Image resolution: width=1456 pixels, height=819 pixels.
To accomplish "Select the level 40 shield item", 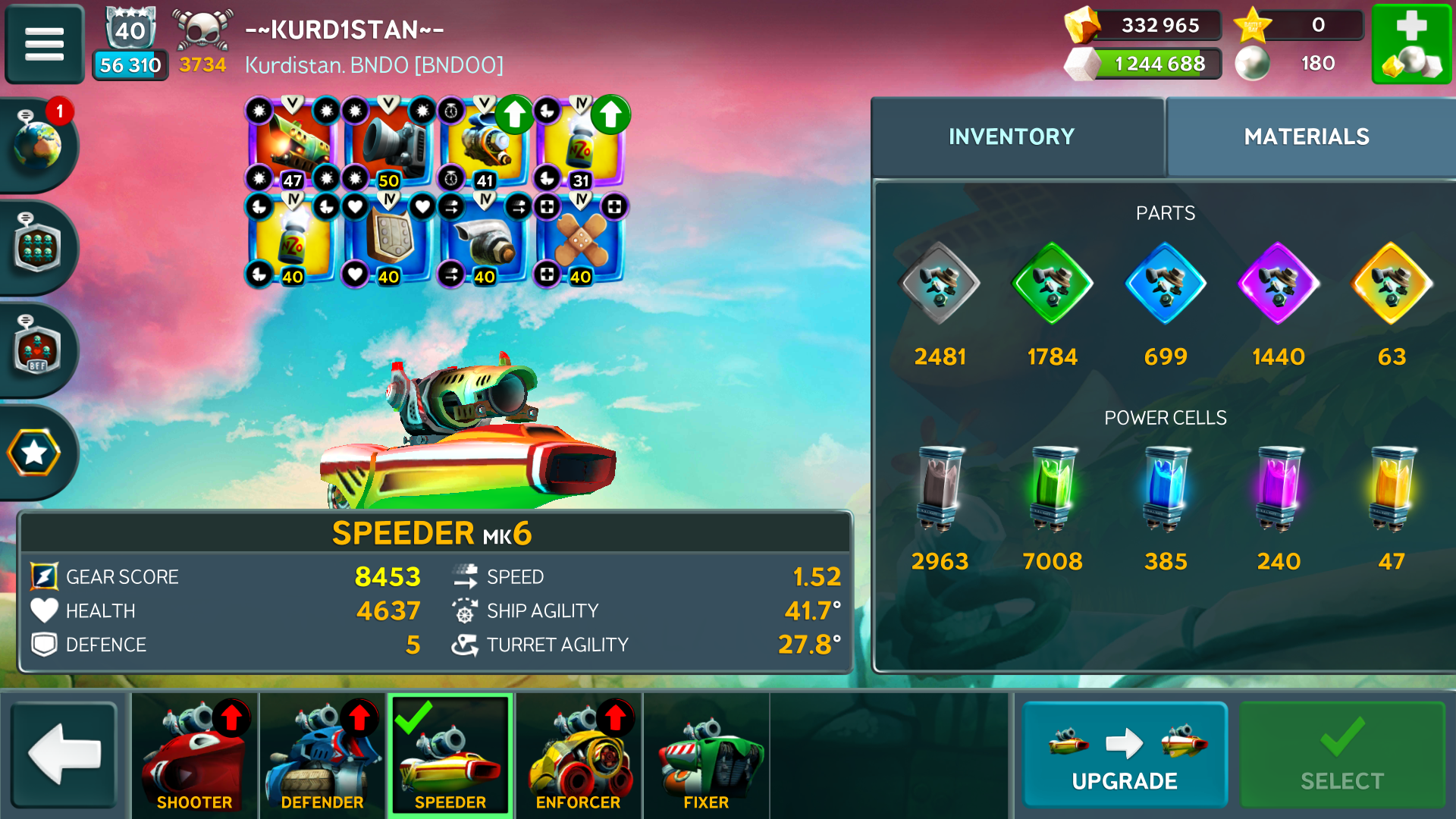I will [x=388, y=240].
